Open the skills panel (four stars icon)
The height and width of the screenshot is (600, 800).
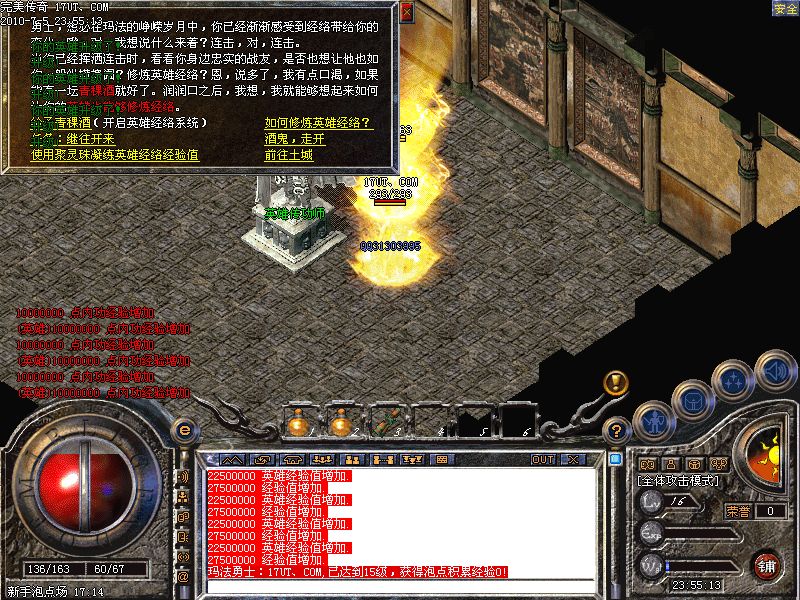734,380
